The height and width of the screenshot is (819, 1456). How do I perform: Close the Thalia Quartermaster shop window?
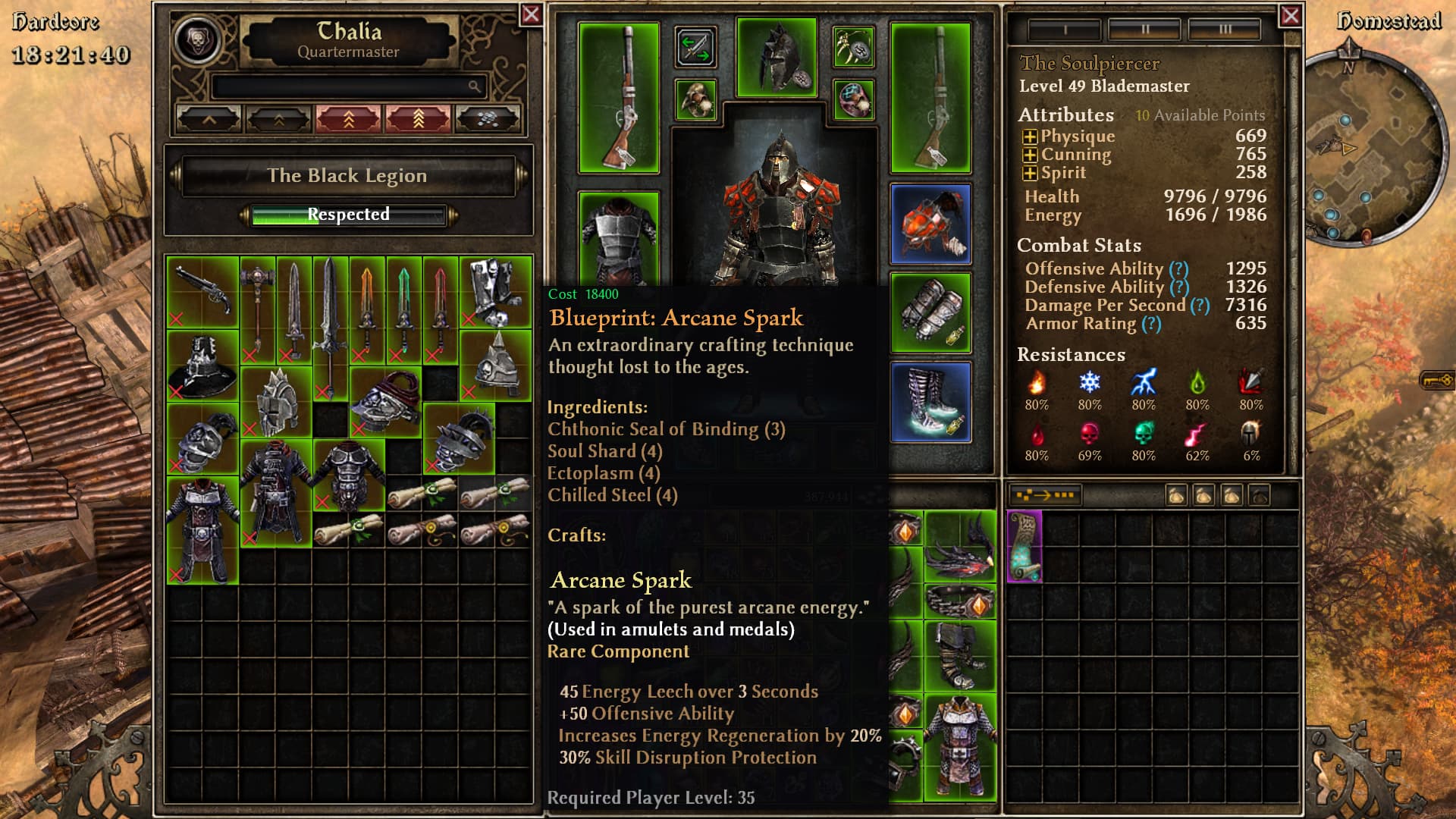point(531,14)
